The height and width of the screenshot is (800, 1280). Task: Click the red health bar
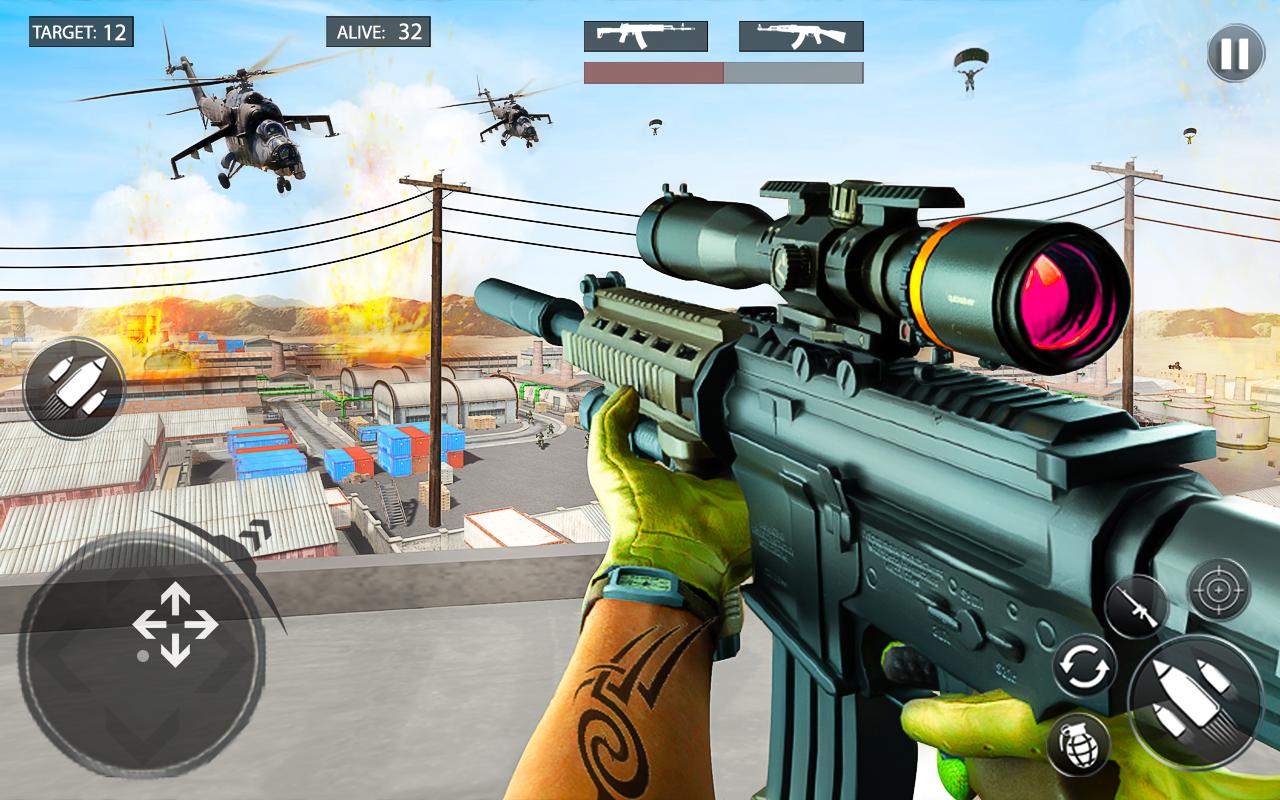[655, 71]
